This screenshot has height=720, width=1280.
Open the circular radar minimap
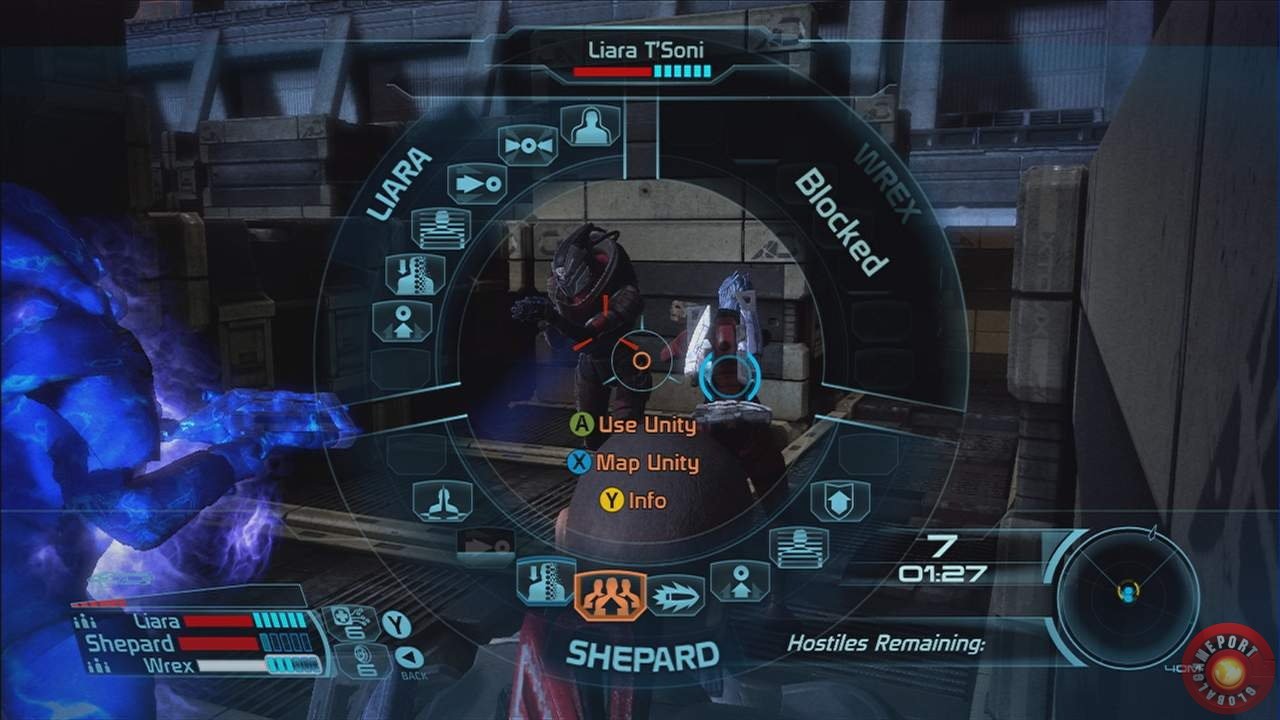point(1128,595)
